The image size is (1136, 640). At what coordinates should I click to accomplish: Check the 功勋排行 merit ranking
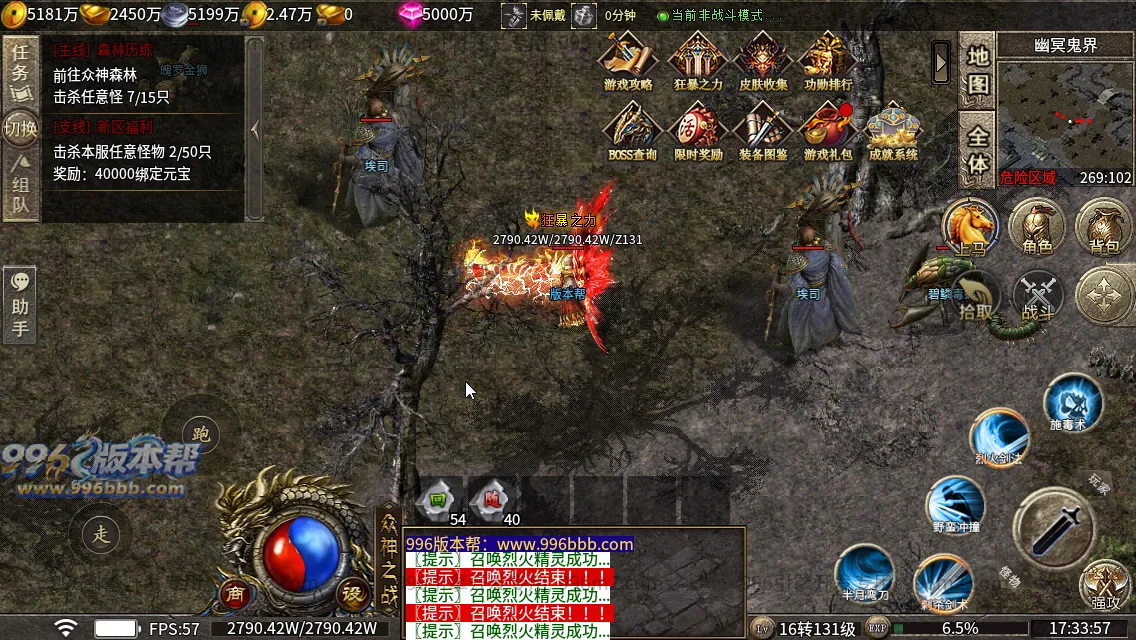pyautogui.click(x=828, y=60)
